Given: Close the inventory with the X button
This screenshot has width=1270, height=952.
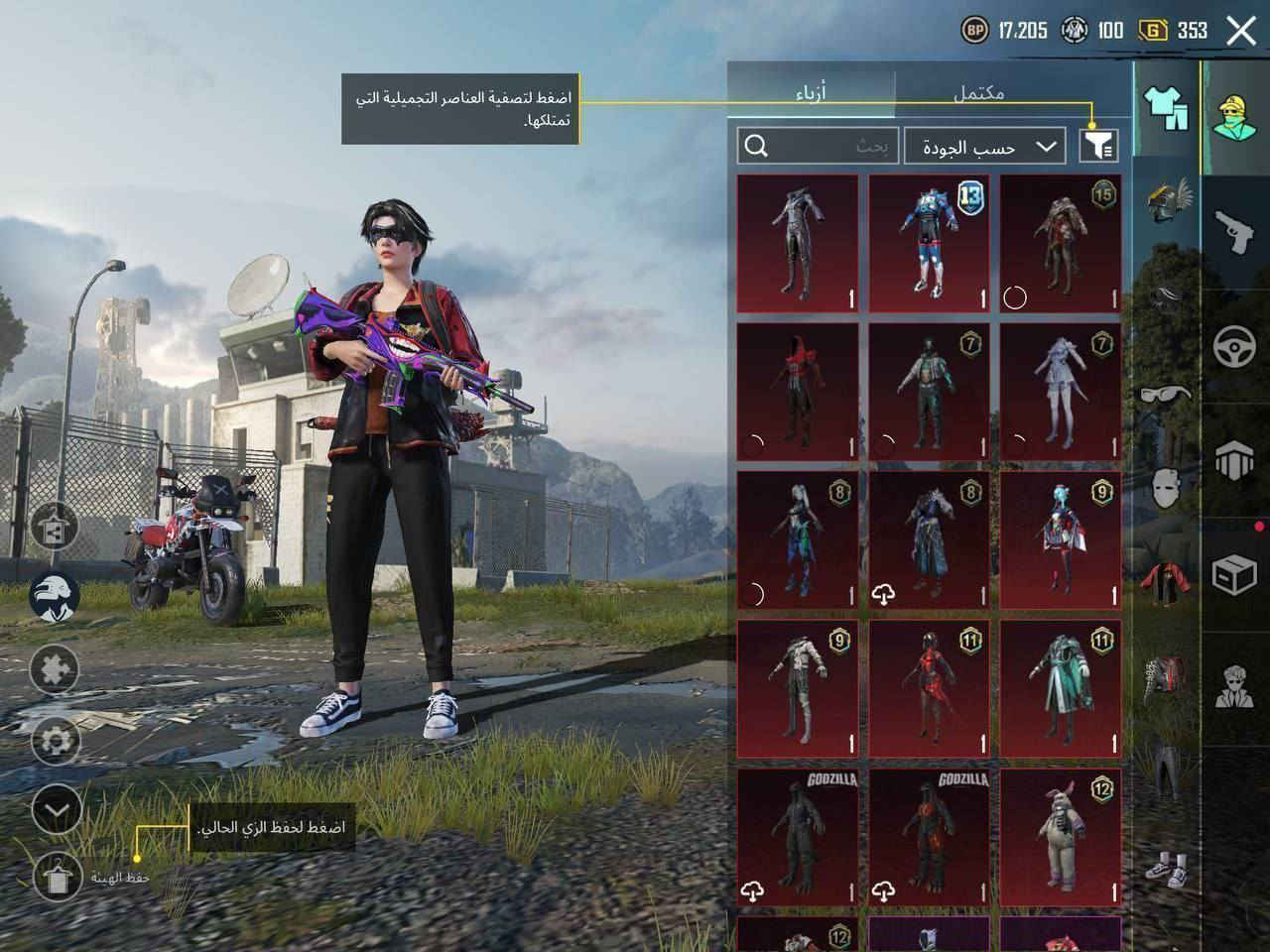Looking at the screenshot, I should point(1241,31).
